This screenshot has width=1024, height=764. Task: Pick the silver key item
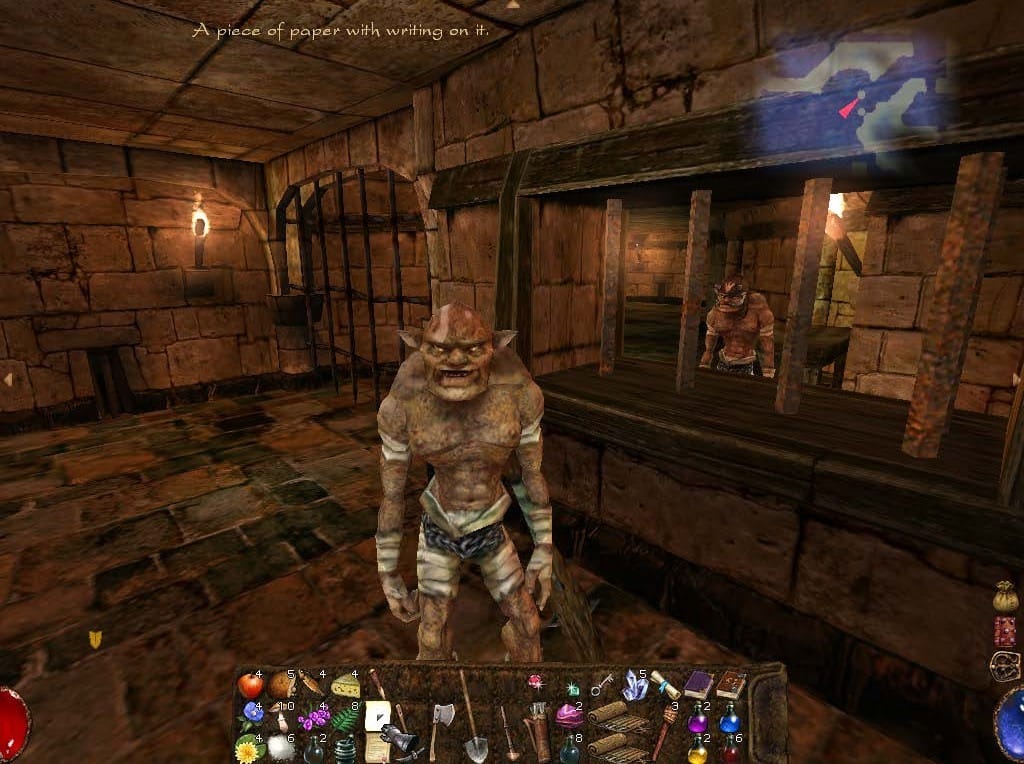click(x=601, y=686)
